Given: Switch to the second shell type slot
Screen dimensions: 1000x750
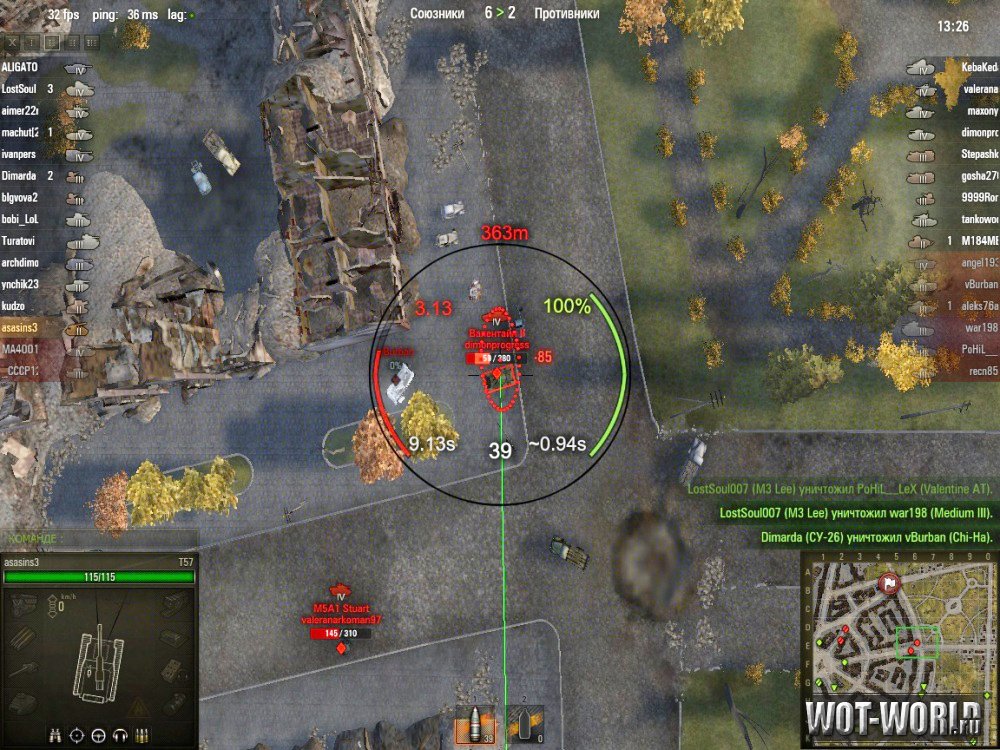Looking at the screenshot, I should coord(525,722).
